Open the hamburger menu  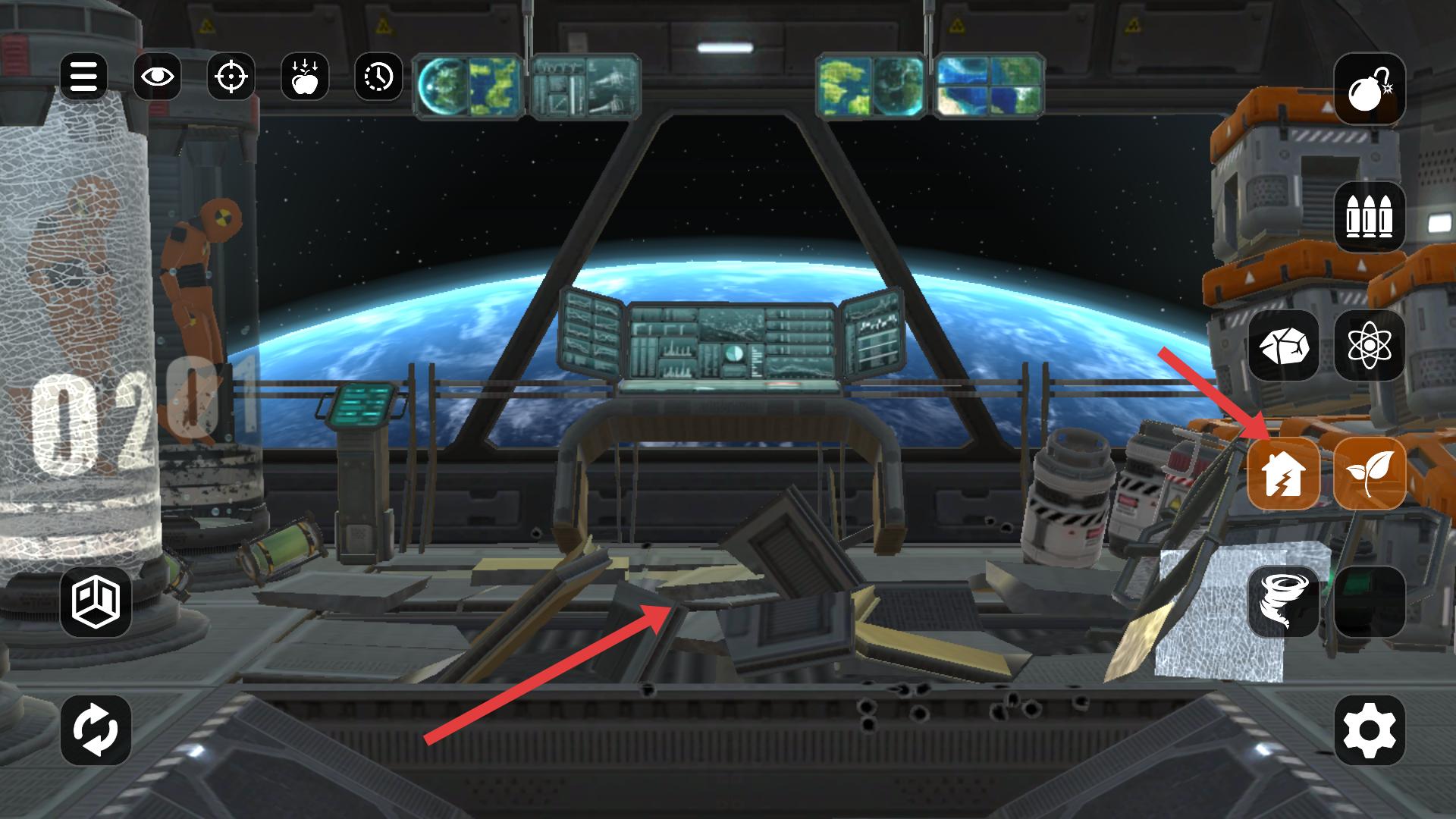coord(83,77)
